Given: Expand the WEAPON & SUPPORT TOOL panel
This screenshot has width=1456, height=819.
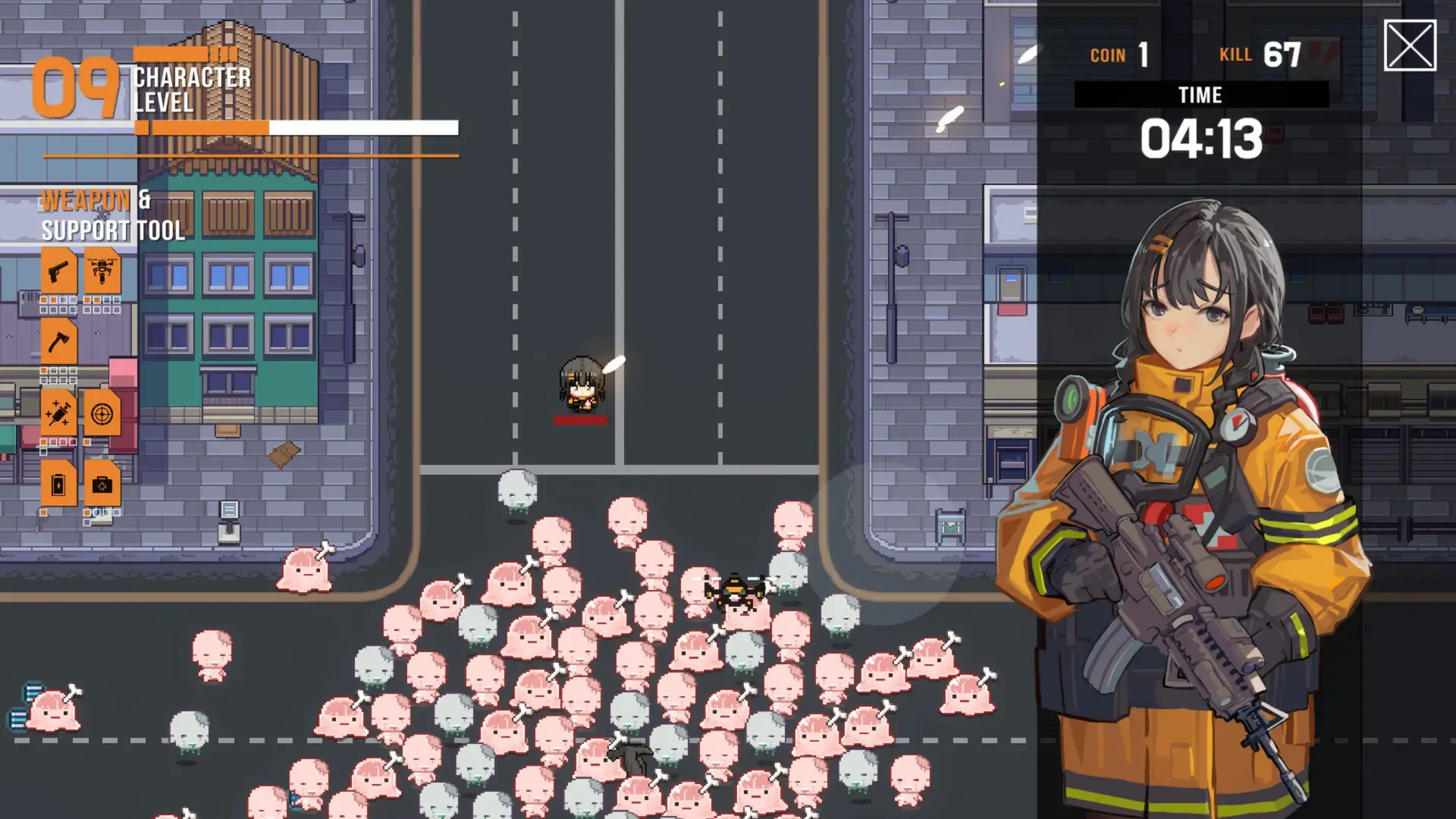Looking at the screenshot, I should point(114,215).
